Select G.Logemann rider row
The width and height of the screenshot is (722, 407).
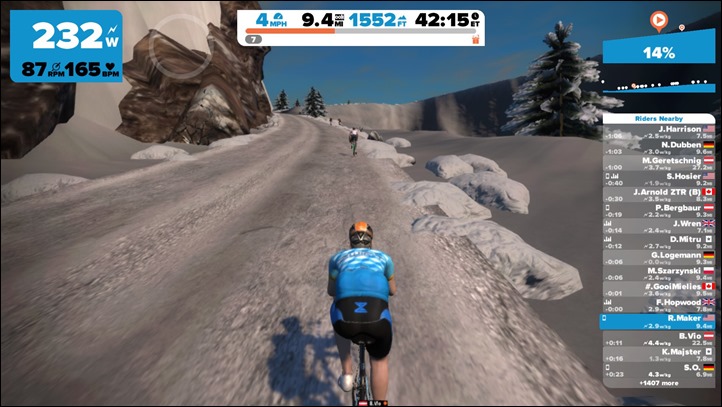658,258
